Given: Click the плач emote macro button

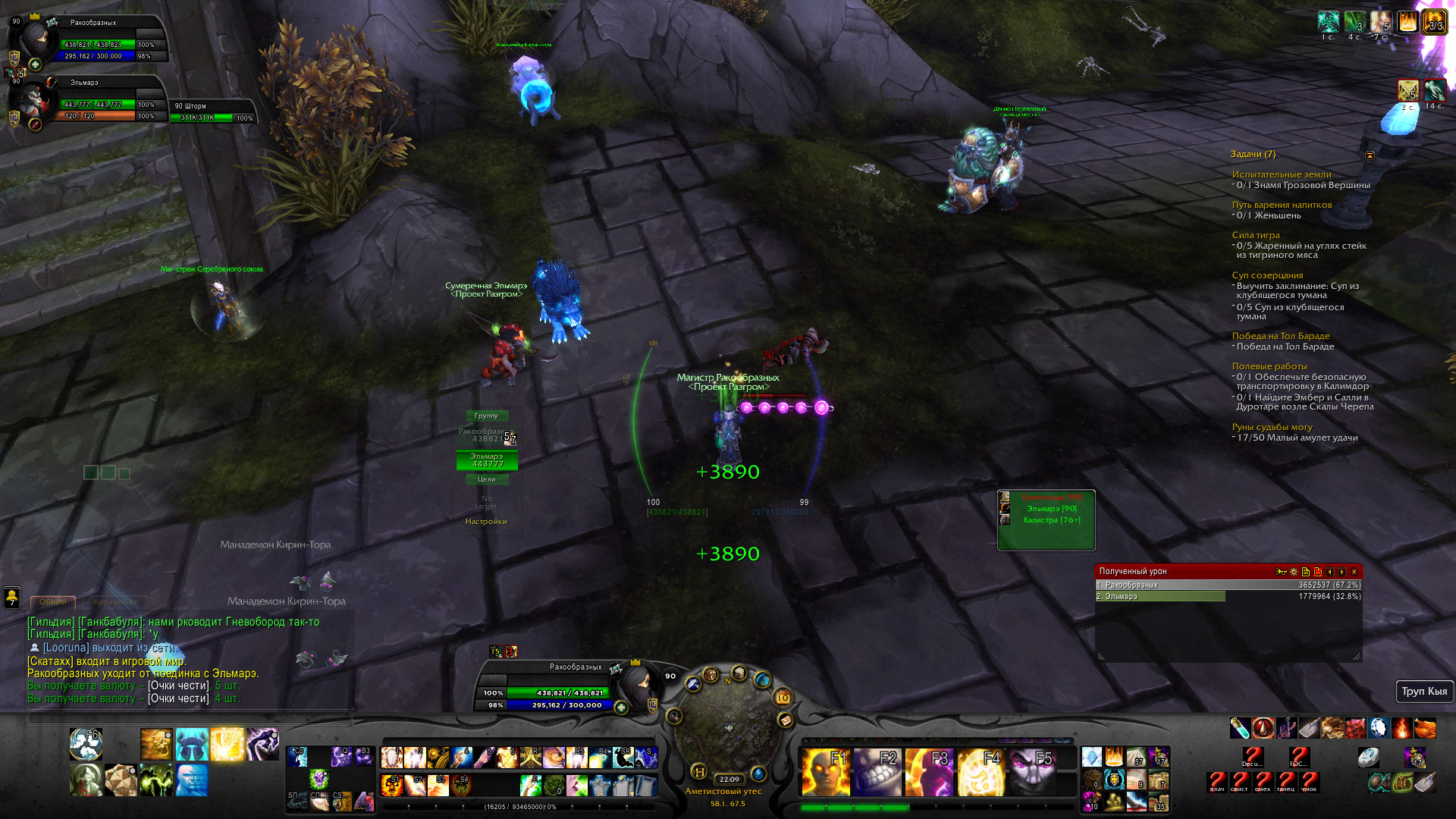Looking at the screenshot, I should [x=1217, y=781].
